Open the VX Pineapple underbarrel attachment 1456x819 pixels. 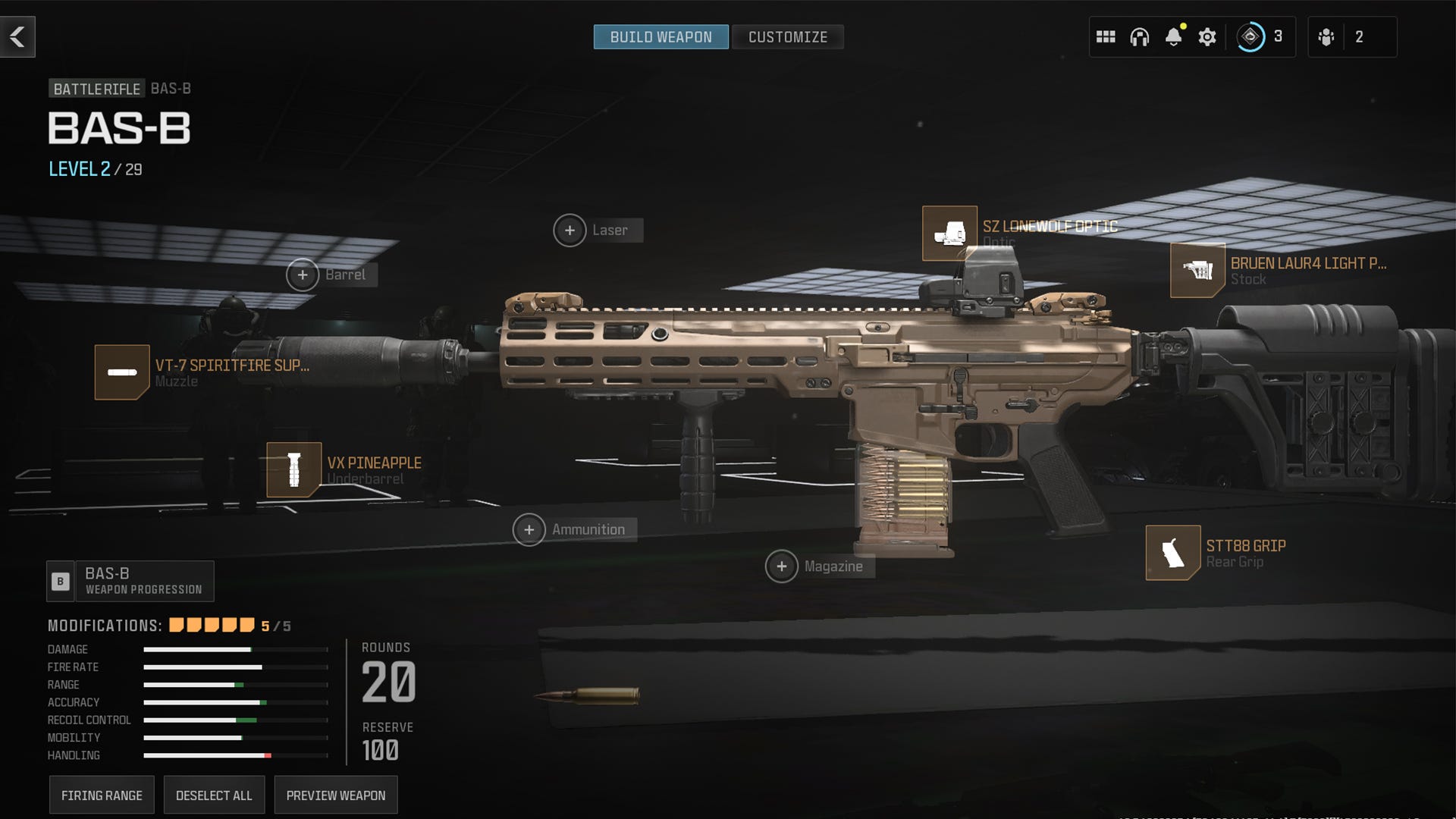(294, 469)
